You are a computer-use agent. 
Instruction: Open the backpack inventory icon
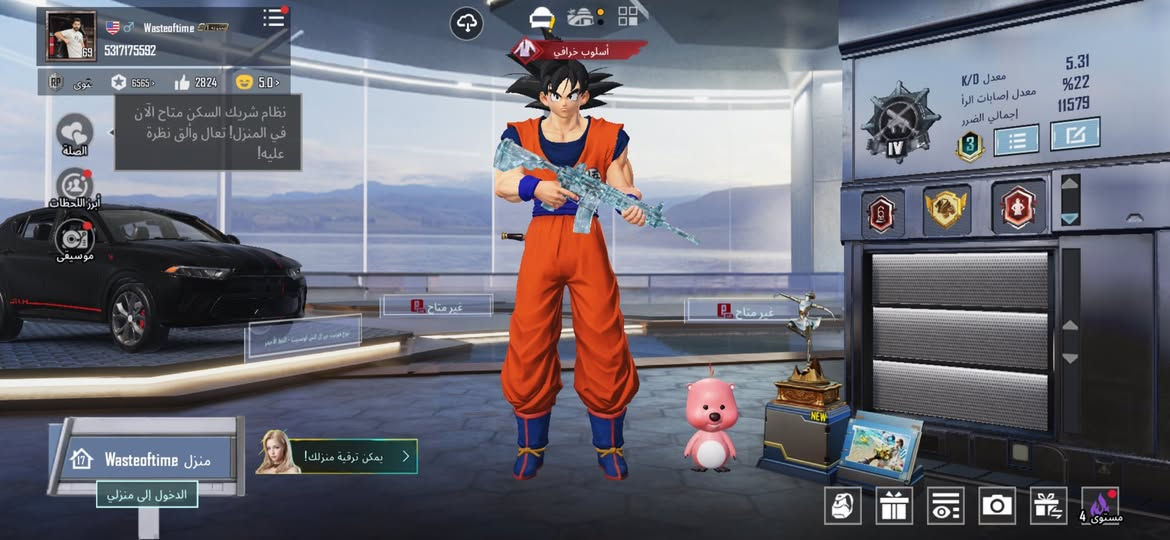point(842,505)
